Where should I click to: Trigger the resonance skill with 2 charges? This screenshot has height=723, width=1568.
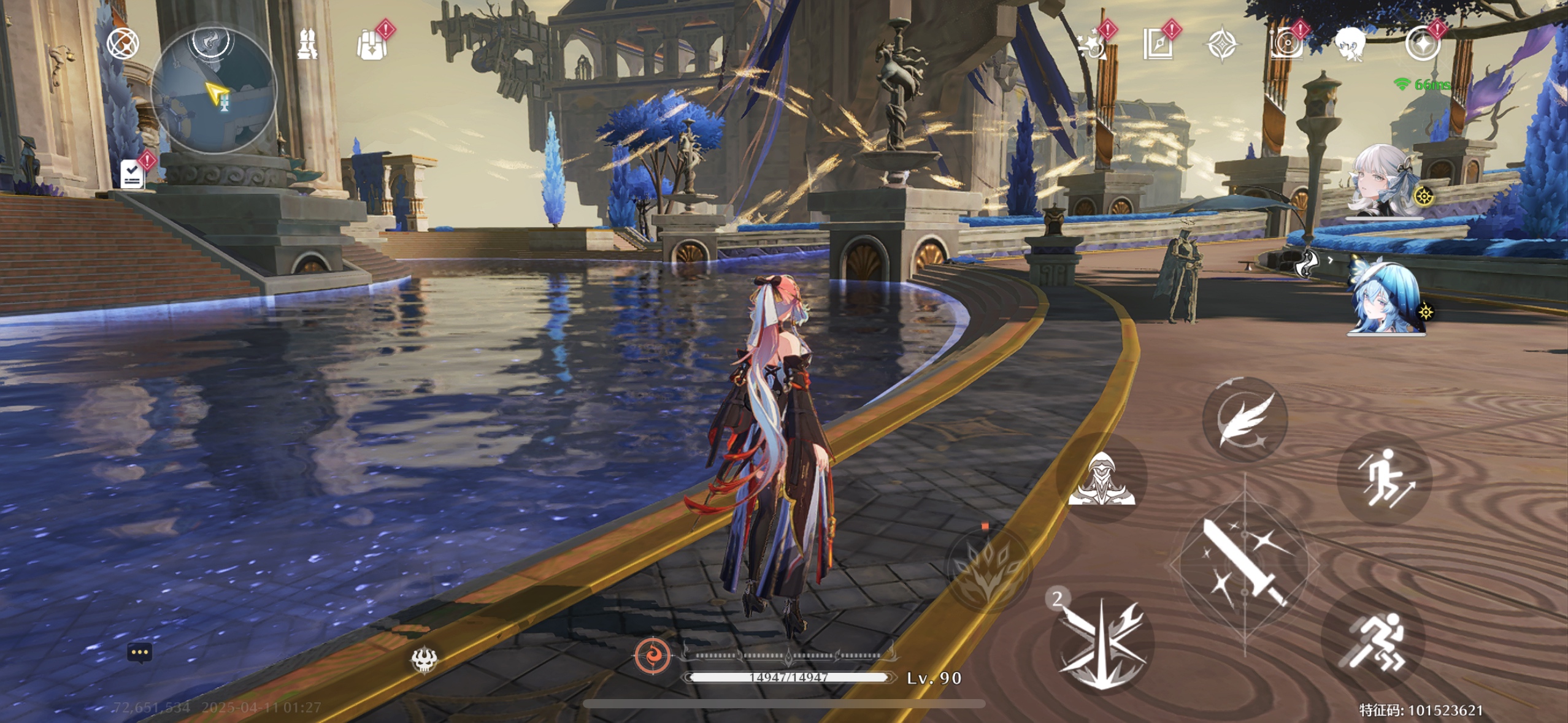tap(1102, 643)
